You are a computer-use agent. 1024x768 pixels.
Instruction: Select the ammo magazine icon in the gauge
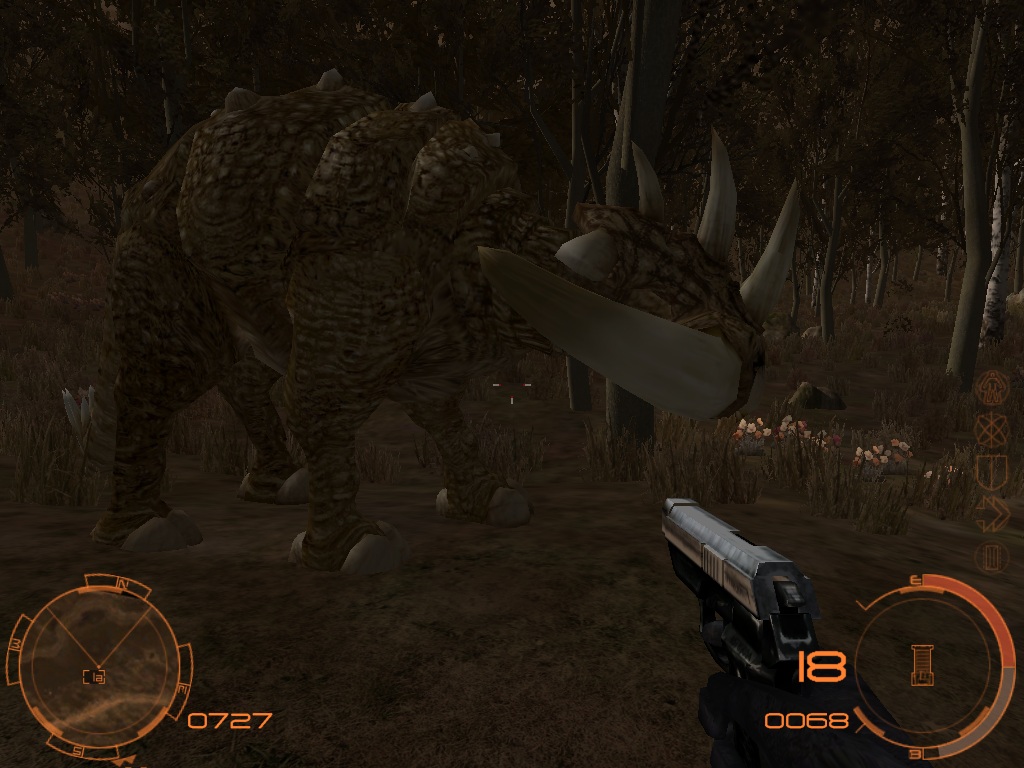coord(922,664)
